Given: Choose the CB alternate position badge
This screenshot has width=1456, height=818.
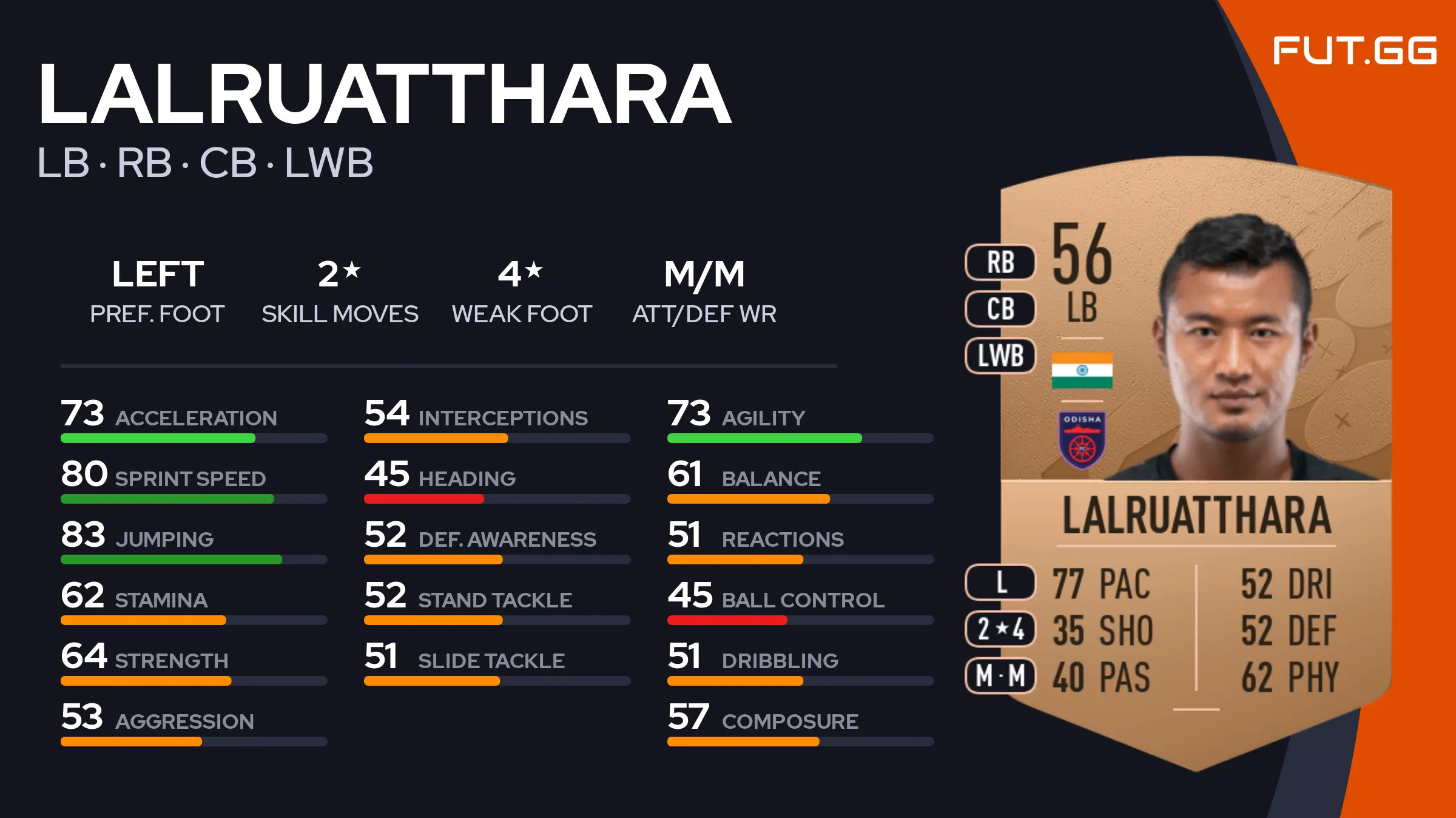Looking at the screenshot, I should point(1000,309).
